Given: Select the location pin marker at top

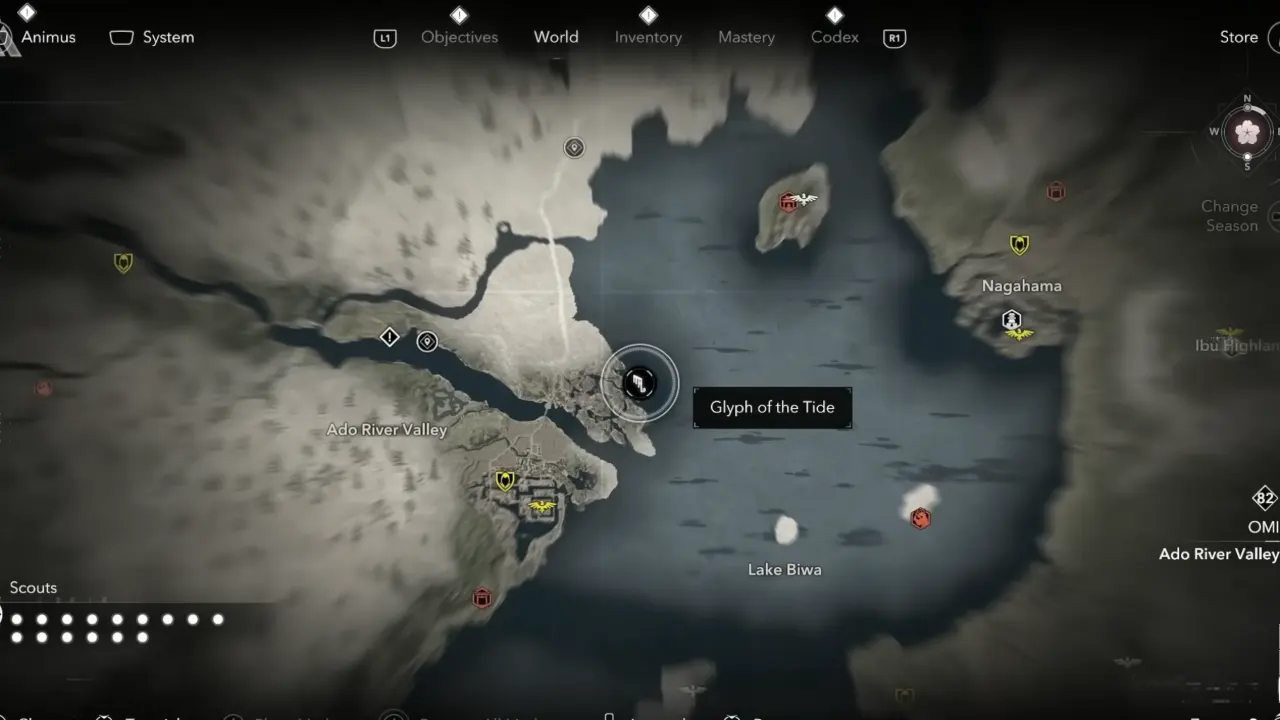Looking at the screenshot, I should pyautogui.click(x=574, y=148).
